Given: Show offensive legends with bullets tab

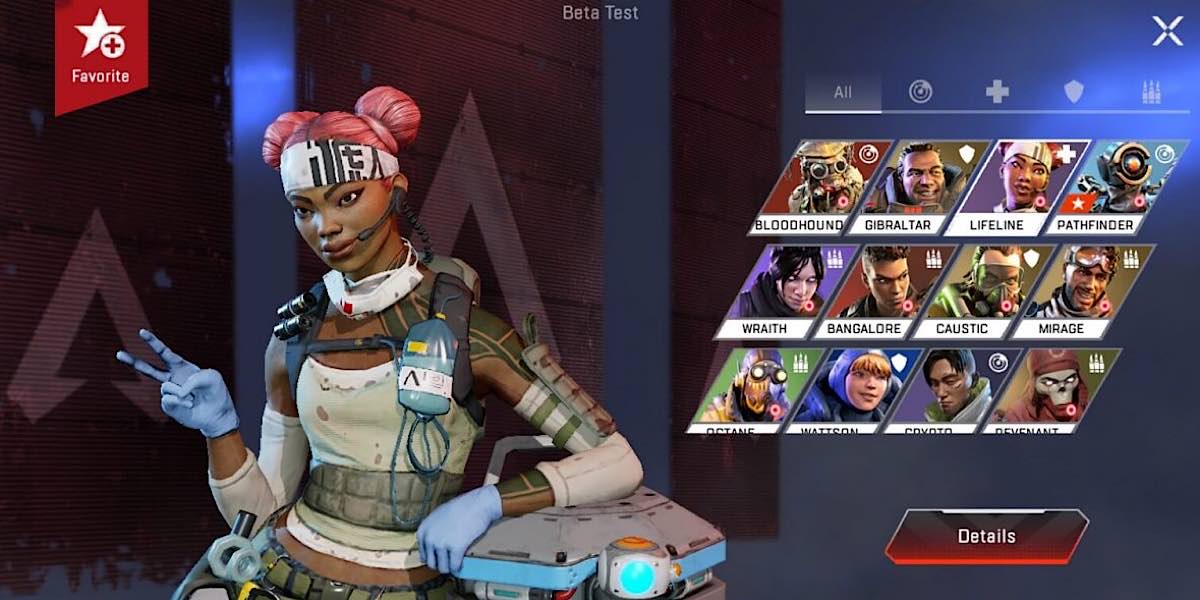Looking at the screenshot, I should click(x=1151, y=92).
